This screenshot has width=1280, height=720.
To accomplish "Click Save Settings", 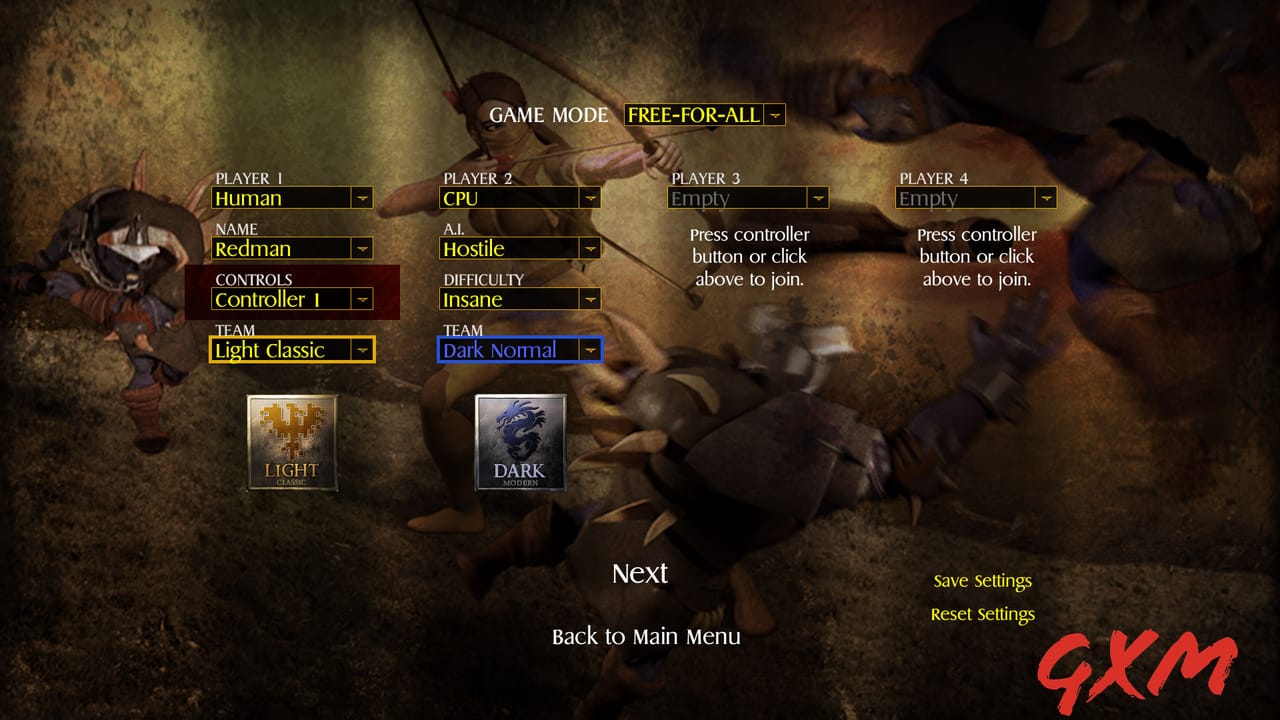I will click(982, 580).
